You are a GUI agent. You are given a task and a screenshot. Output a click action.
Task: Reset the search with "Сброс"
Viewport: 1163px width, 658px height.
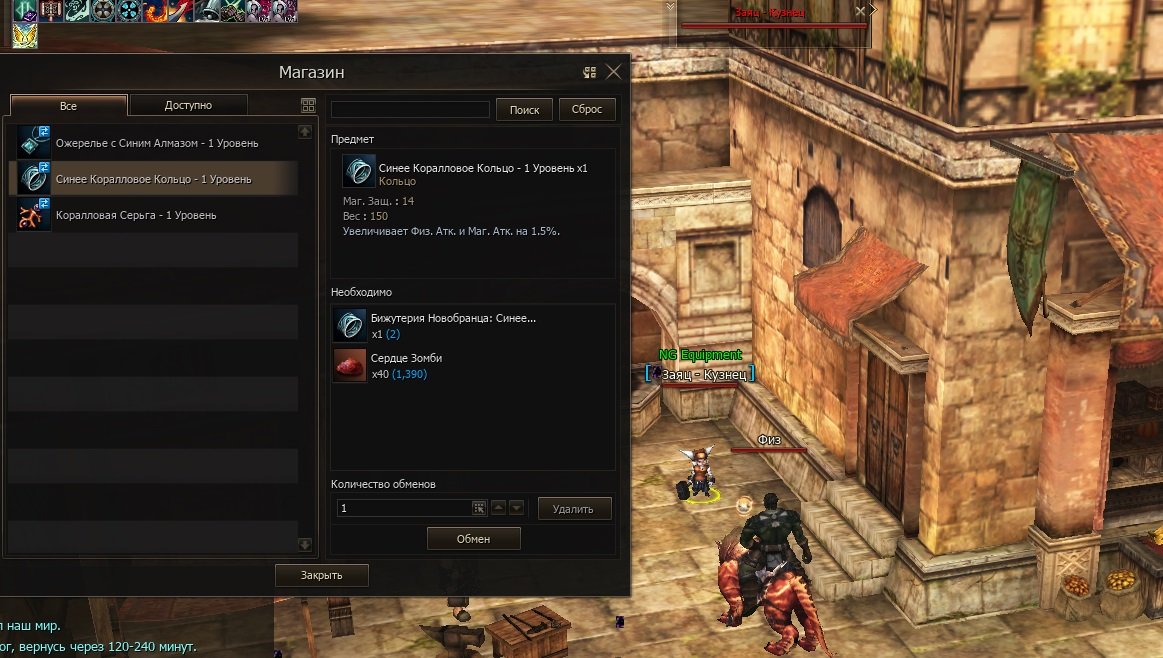(587, 110)
